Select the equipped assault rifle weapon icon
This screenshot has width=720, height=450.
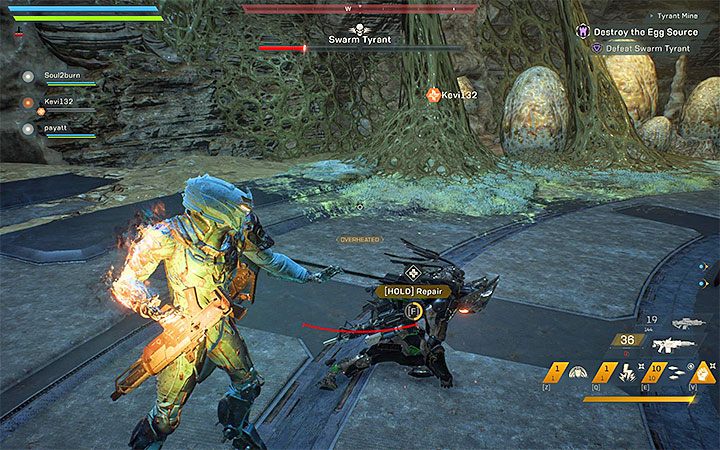tap(673, 343)
